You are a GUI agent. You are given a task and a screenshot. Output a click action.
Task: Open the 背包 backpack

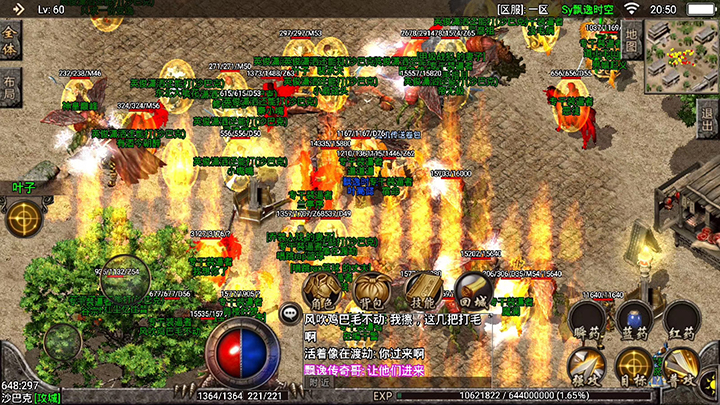coord(371,291)
